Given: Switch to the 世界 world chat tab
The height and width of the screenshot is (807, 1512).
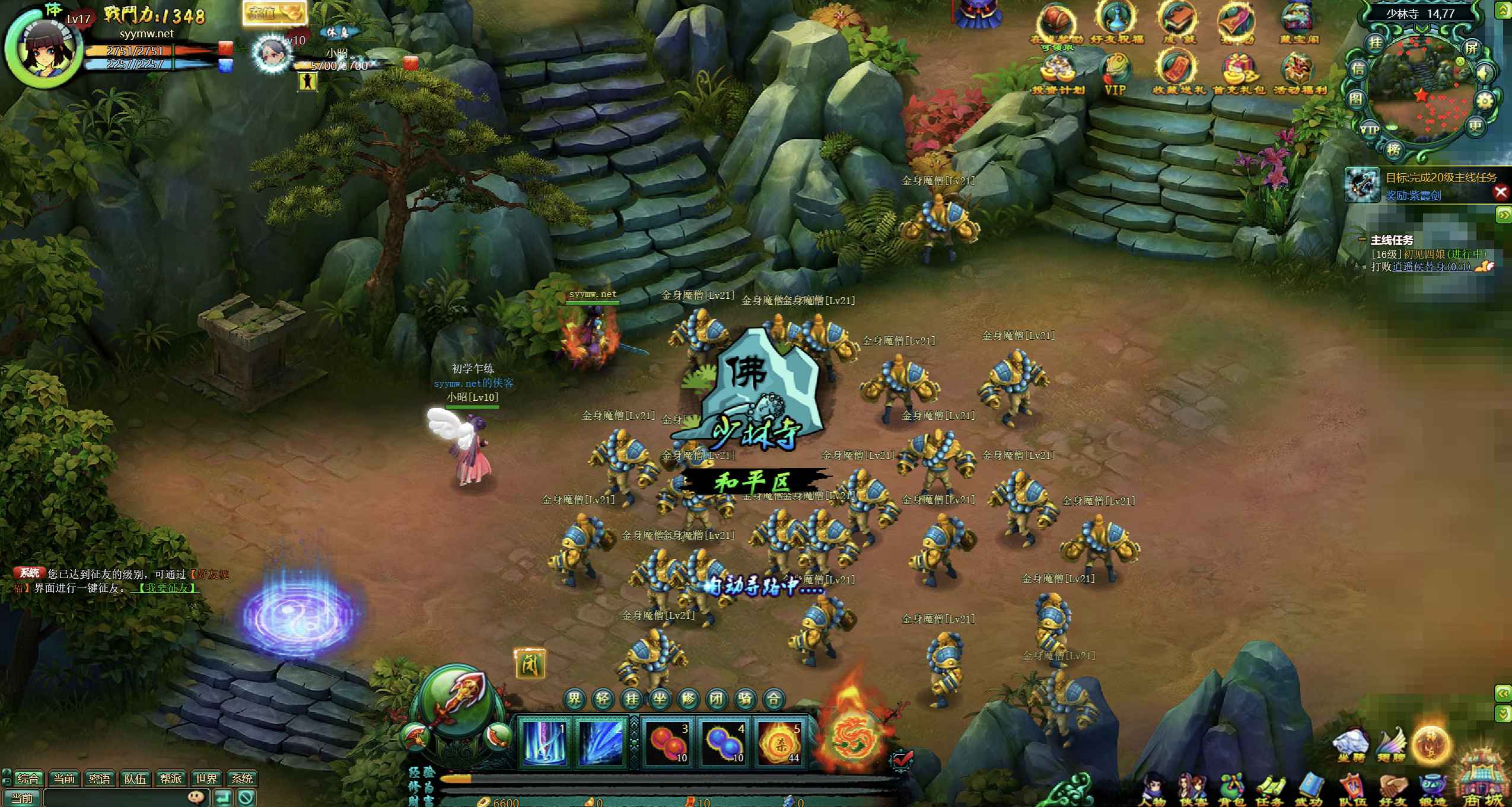Looking at the screenshot, I should (x=206, y=779).
